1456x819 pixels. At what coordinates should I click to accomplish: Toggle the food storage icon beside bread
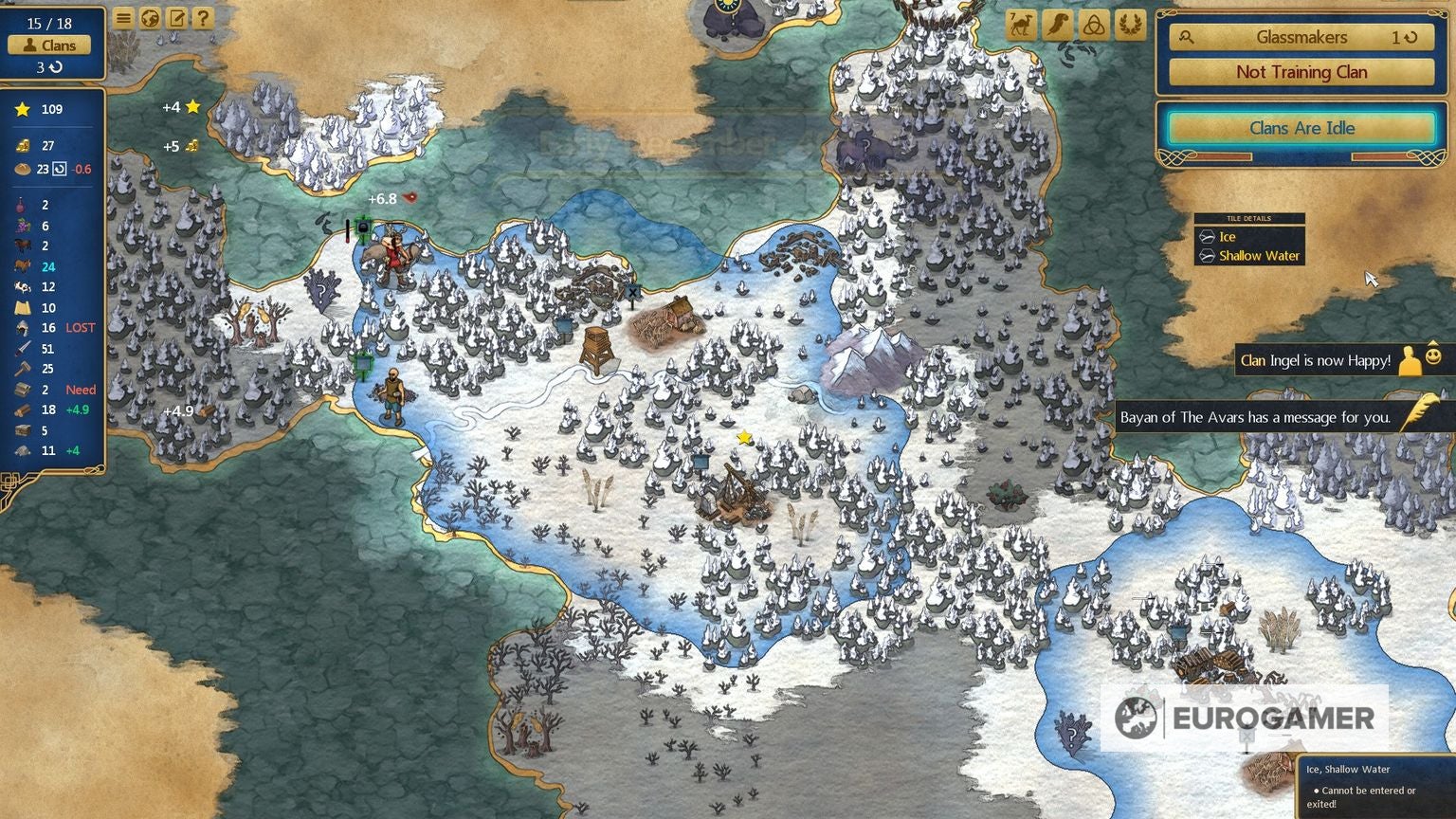[x=59, y=169]
